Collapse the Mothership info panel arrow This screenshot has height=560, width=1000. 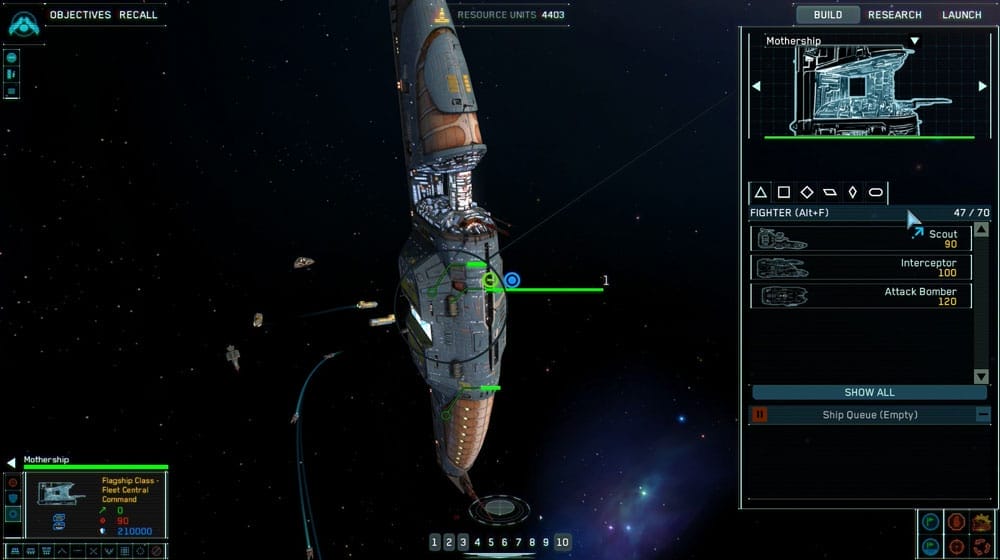click(x=11, y=462)
